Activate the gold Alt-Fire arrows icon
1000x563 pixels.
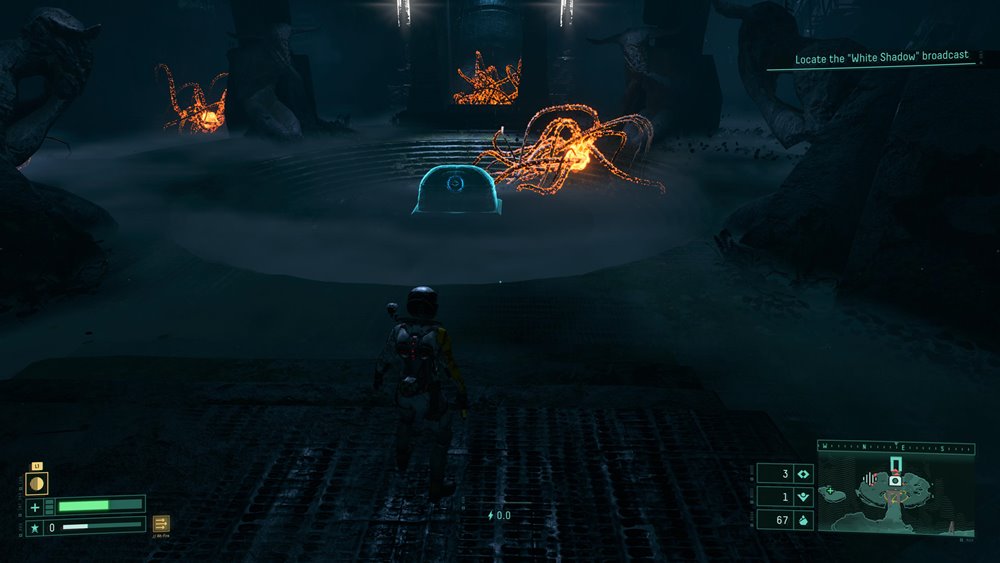coord(161,523)
